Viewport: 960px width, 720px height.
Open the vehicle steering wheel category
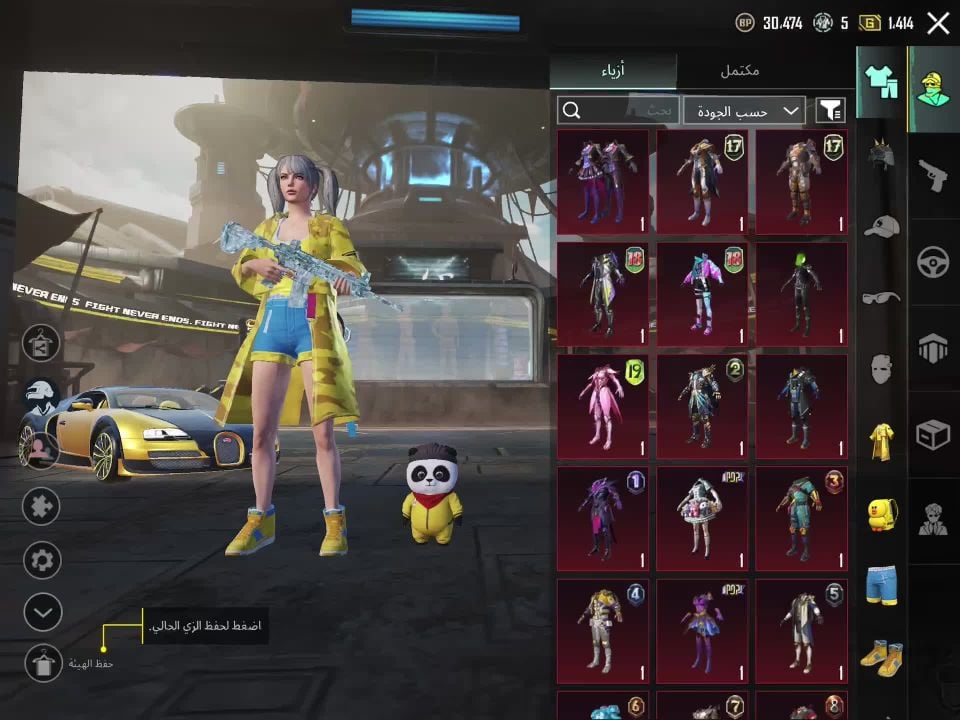[x=933, y=261]
